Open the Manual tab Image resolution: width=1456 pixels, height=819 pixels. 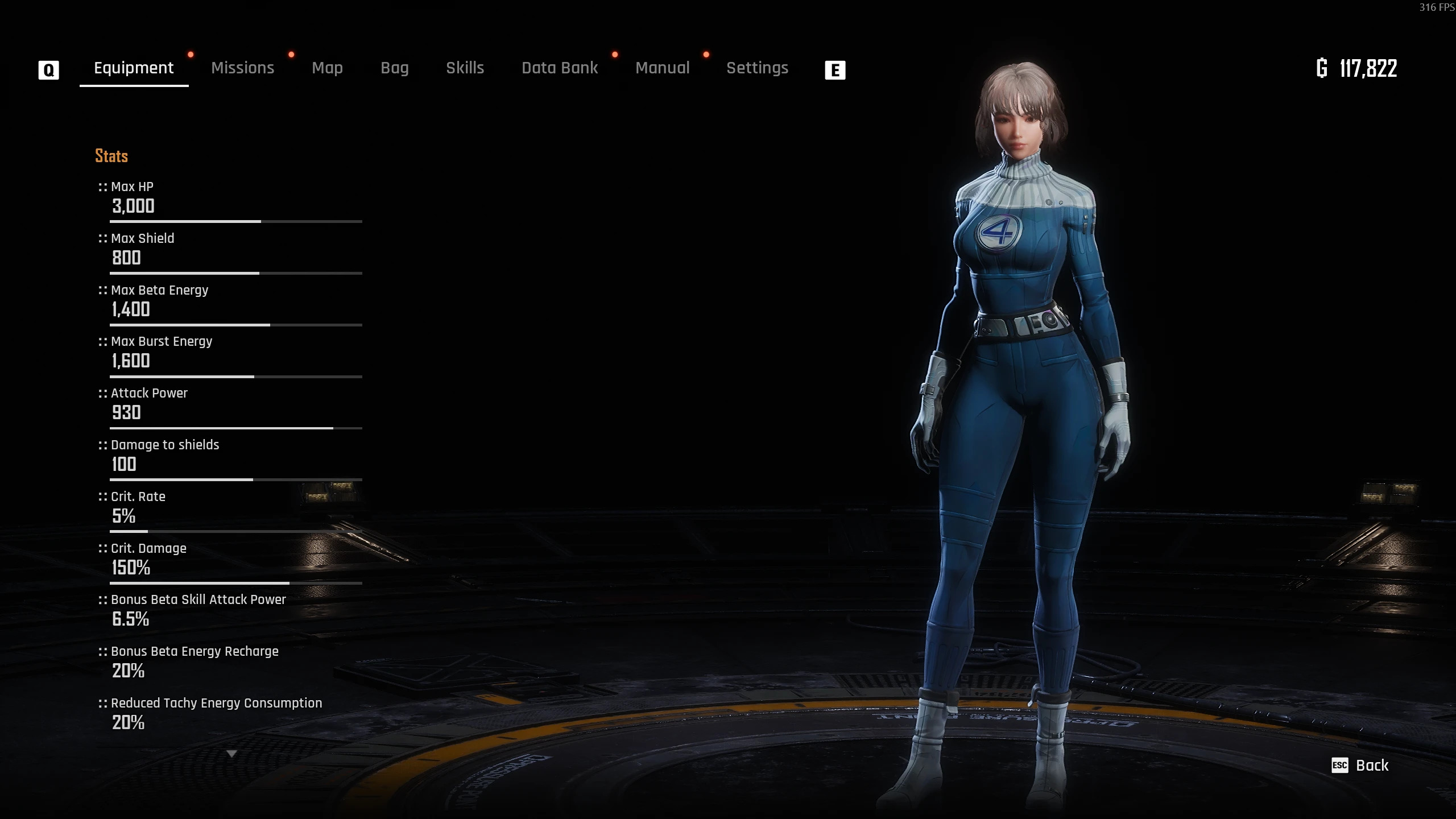coord(662,68)
